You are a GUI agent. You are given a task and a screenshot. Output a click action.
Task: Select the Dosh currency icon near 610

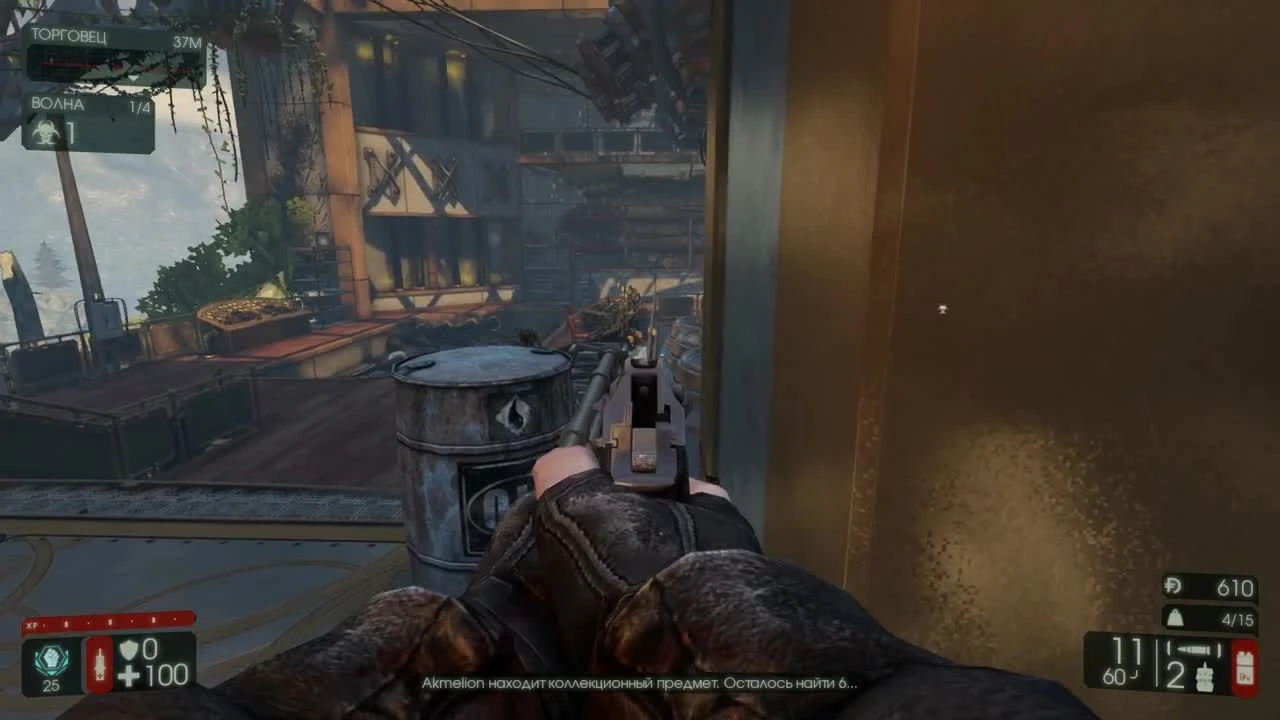pos(1174,586)
